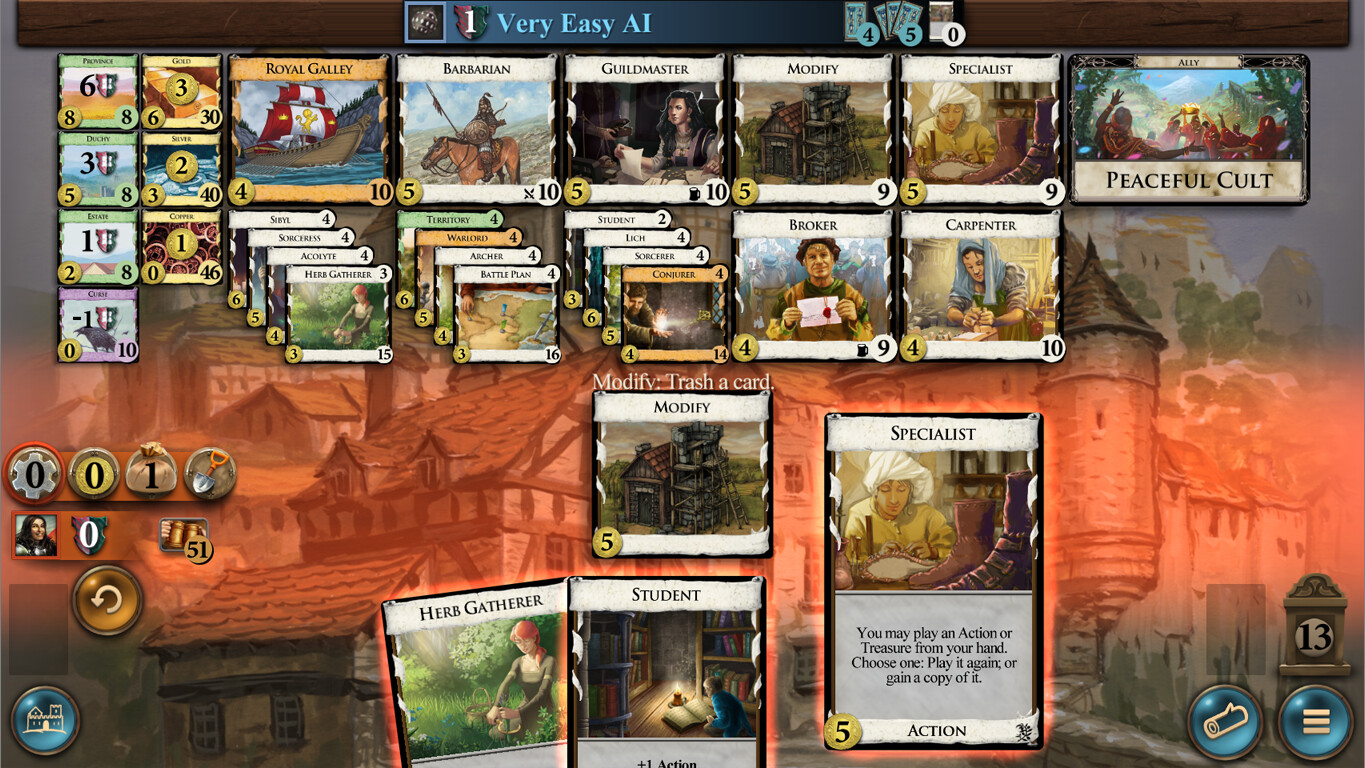Open the game menu

pos(1316,722)
